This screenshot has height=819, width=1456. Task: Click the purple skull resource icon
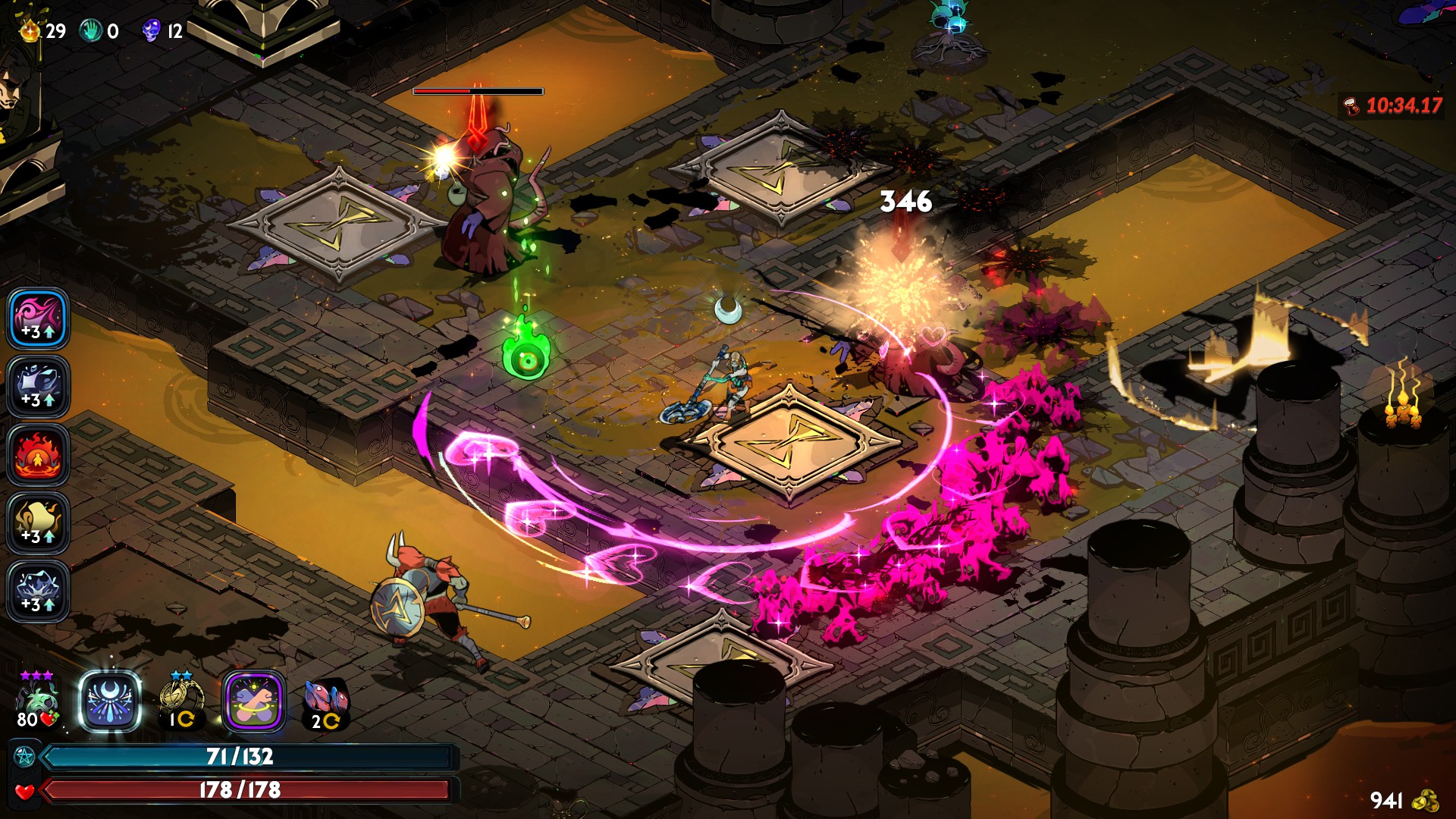152,31
